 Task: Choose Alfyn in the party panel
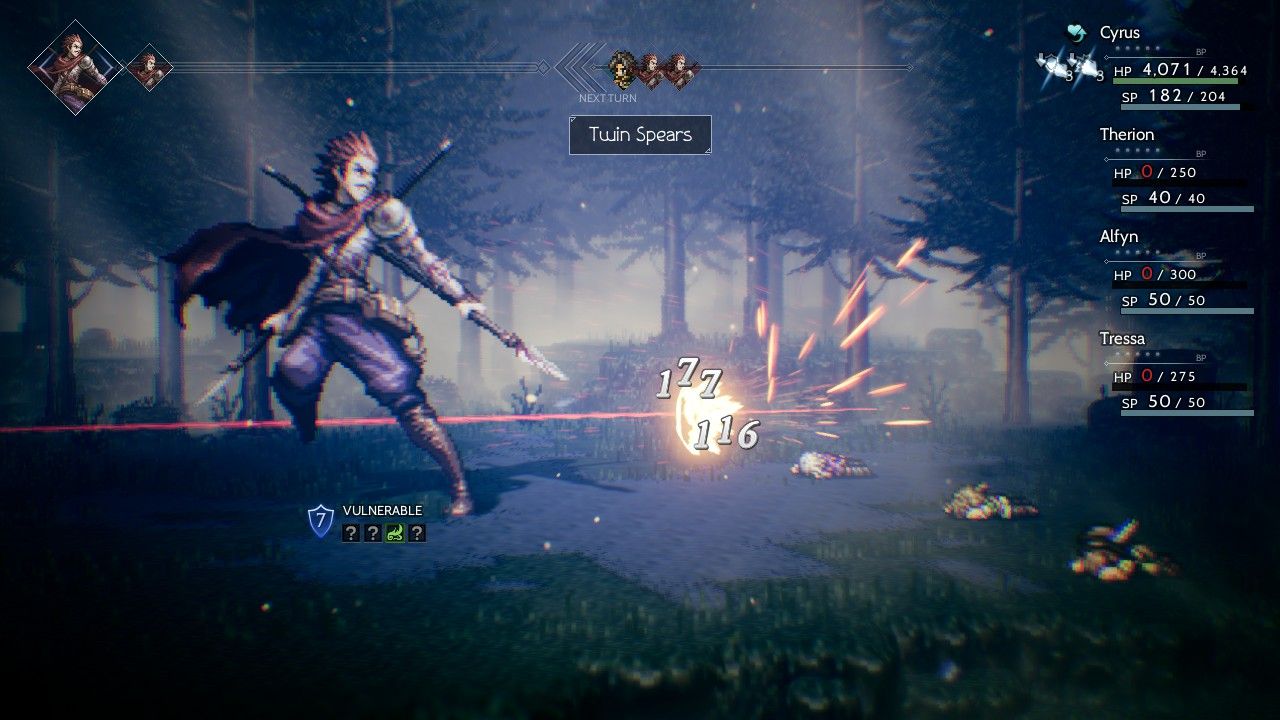point(1121,237)
